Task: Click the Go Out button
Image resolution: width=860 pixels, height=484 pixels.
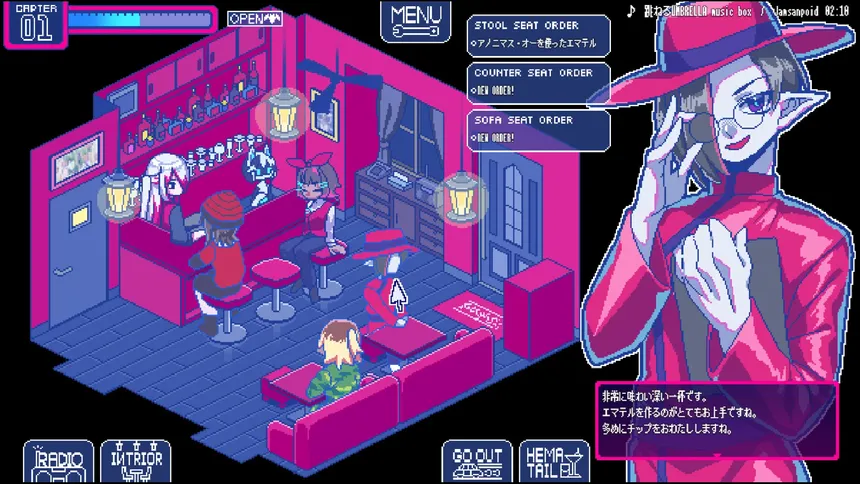Action: coord(477,462)
